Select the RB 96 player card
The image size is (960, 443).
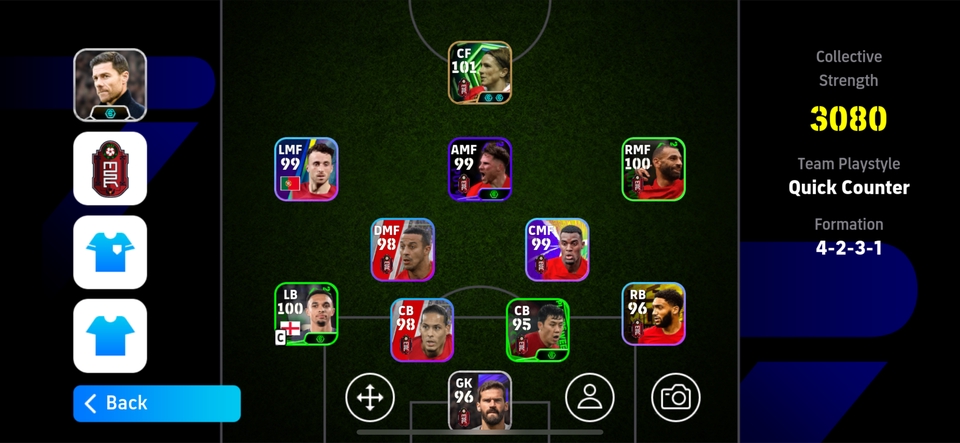653,314
